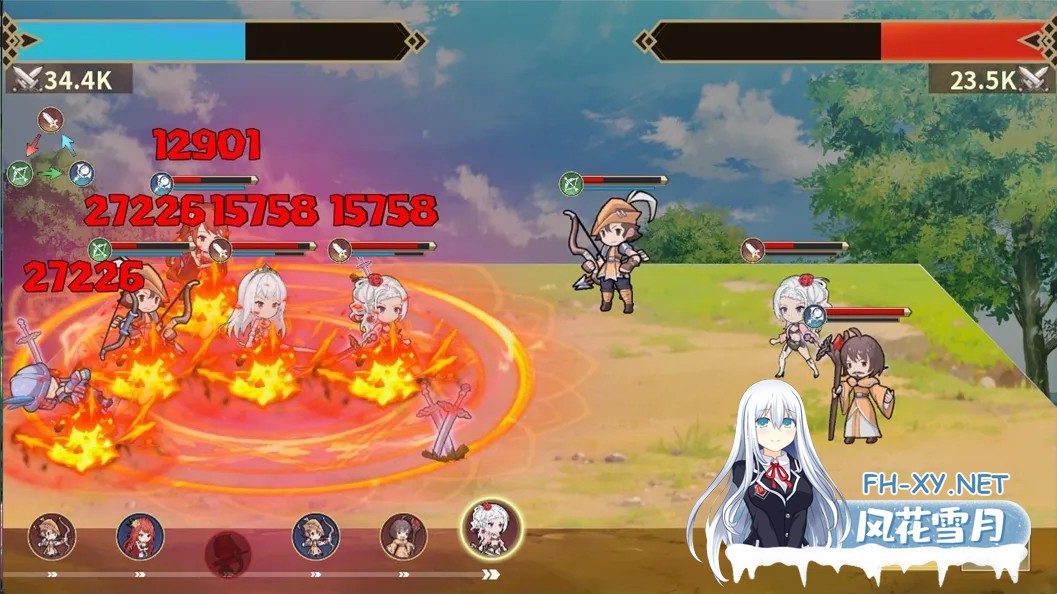Select the archer portrait with brown background
The height and width of the screenshot is (594, 1057).
(52, 537)
